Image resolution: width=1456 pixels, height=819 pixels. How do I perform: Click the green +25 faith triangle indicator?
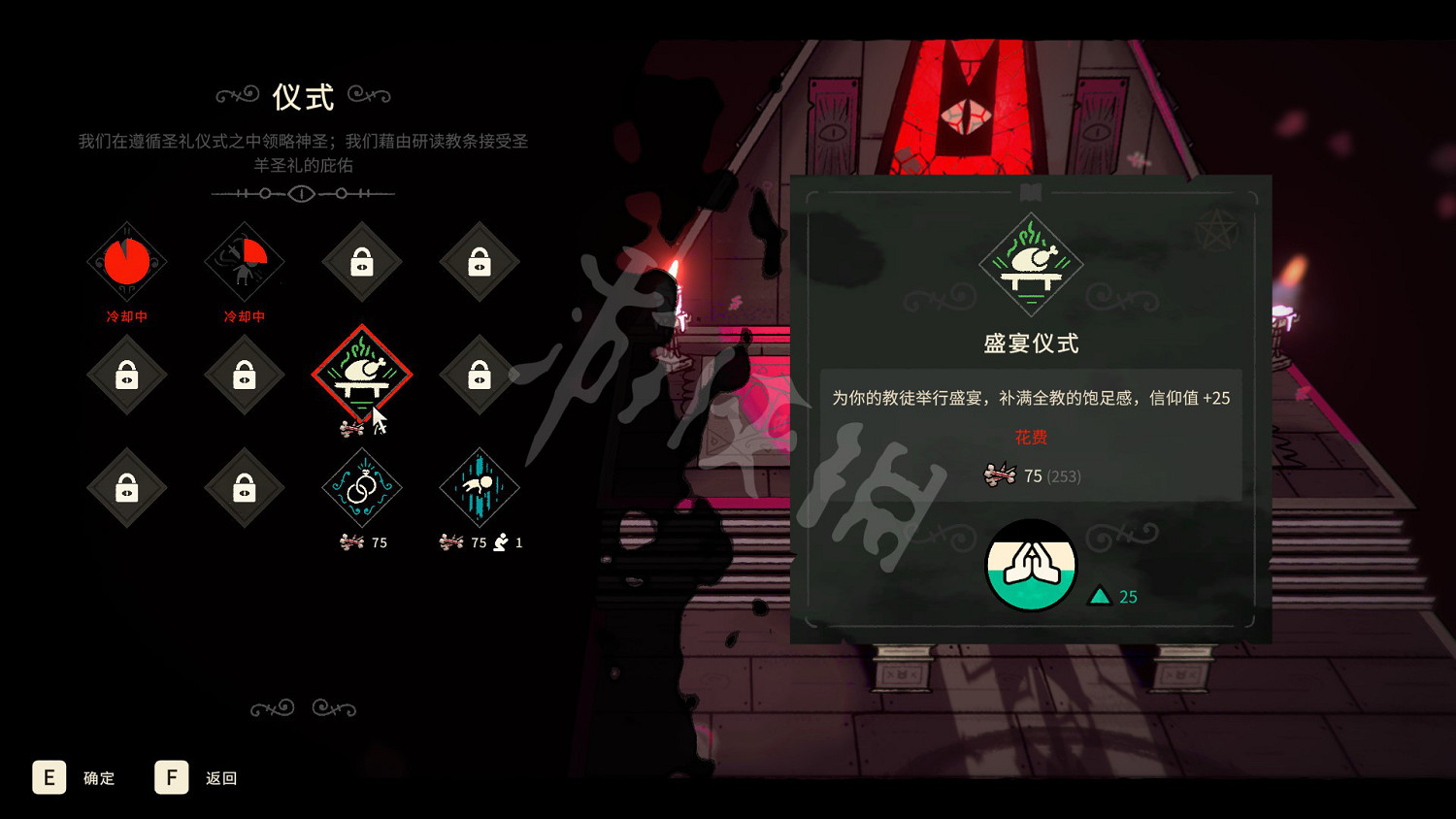click(1101, 595)
